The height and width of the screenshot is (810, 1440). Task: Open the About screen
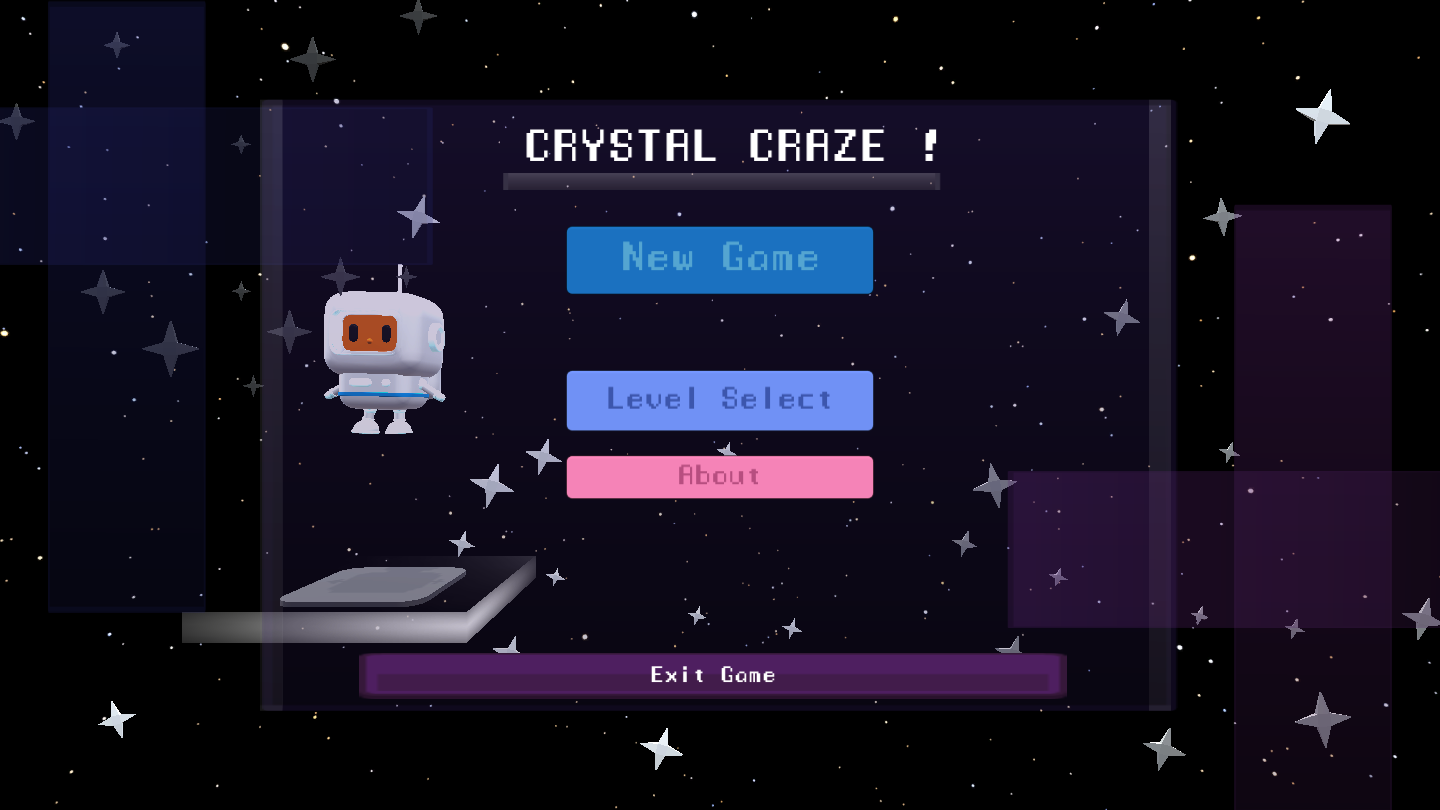click(719, 476)
